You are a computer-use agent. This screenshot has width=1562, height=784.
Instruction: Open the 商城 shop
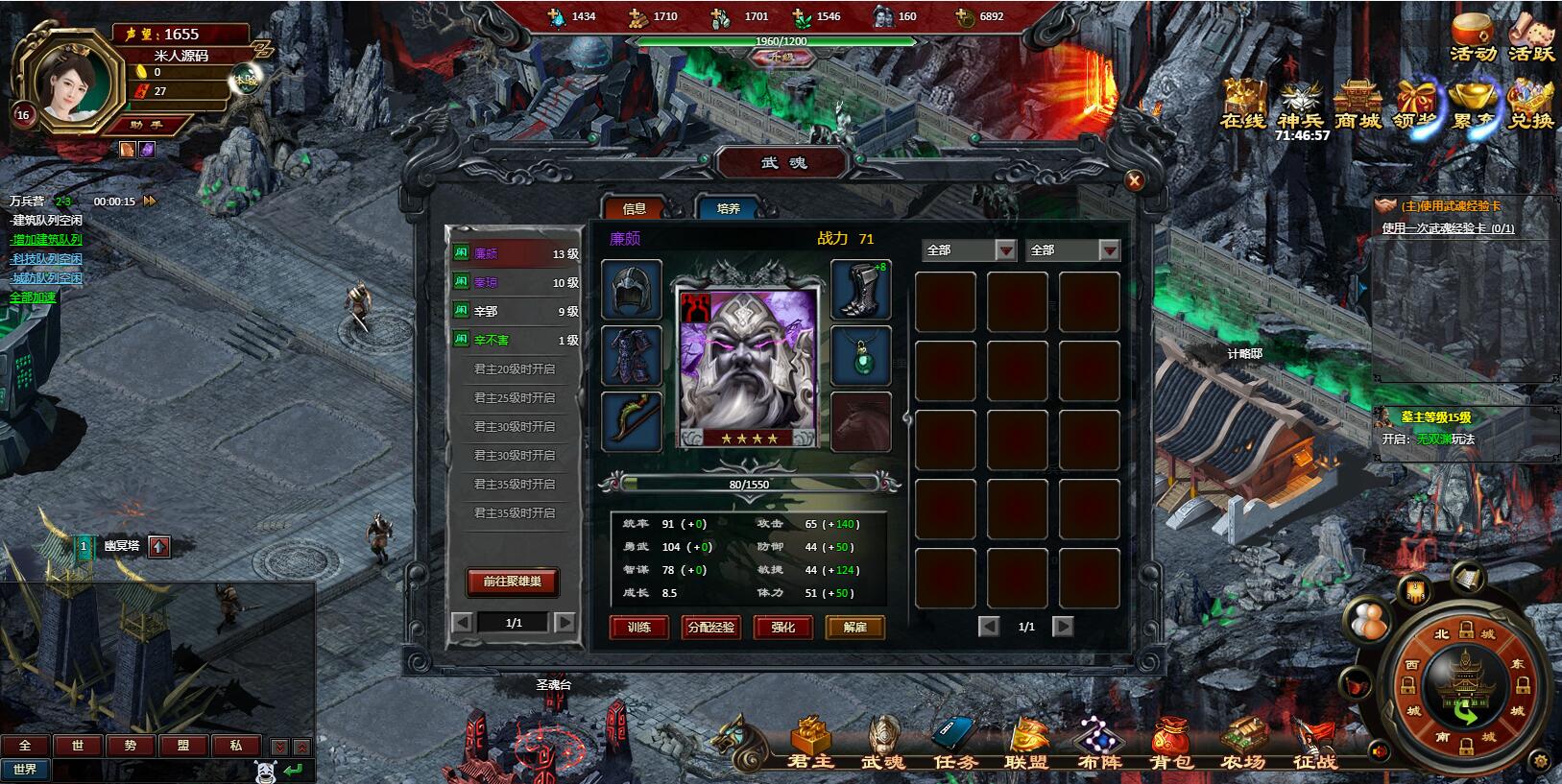click(1358, 104)
